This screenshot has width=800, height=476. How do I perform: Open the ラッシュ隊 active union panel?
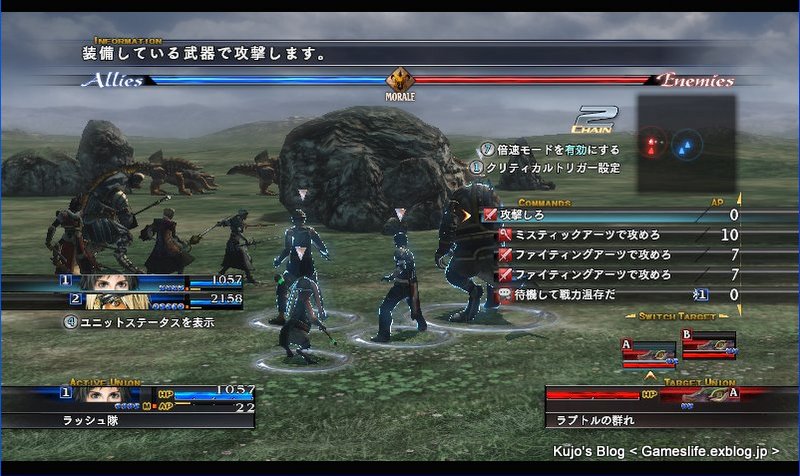pos(126,407)
